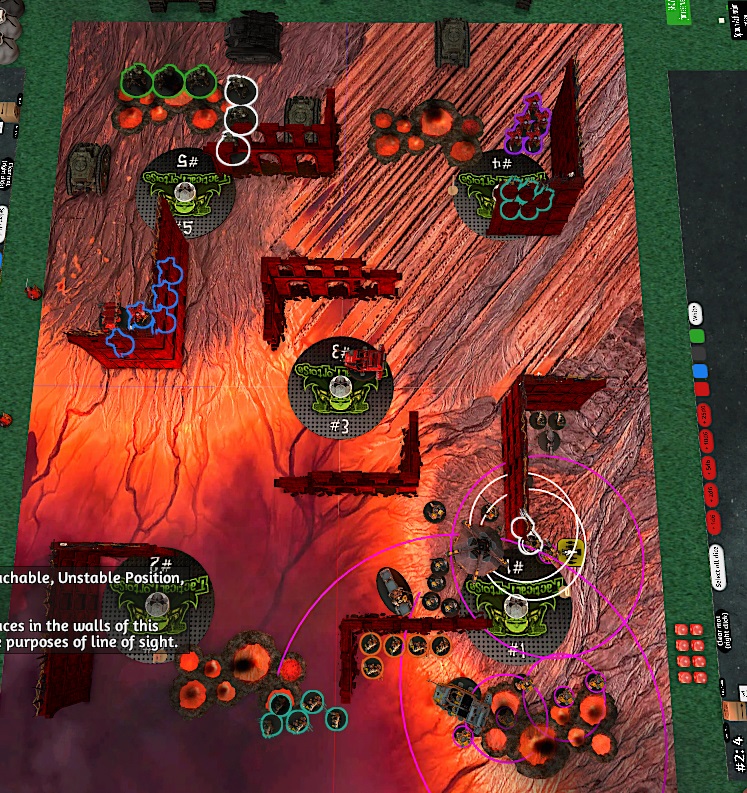This screenshot has width=747, height=793.
Task: Spawn ten dice using the +10D6 button
Action: [x=706, y=441]
